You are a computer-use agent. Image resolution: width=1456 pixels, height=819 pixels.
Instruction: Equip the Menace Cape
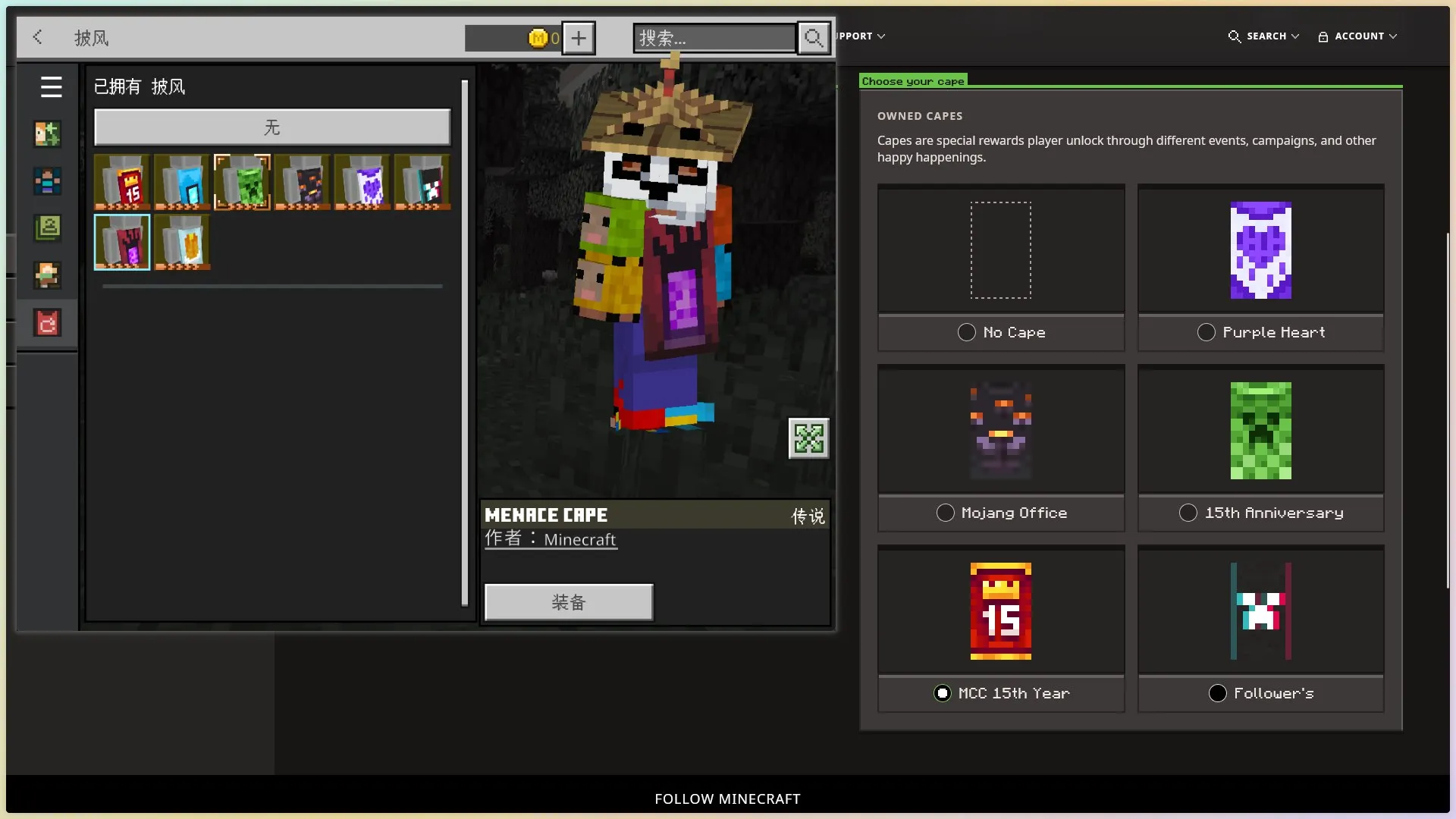tap(569, 602)
